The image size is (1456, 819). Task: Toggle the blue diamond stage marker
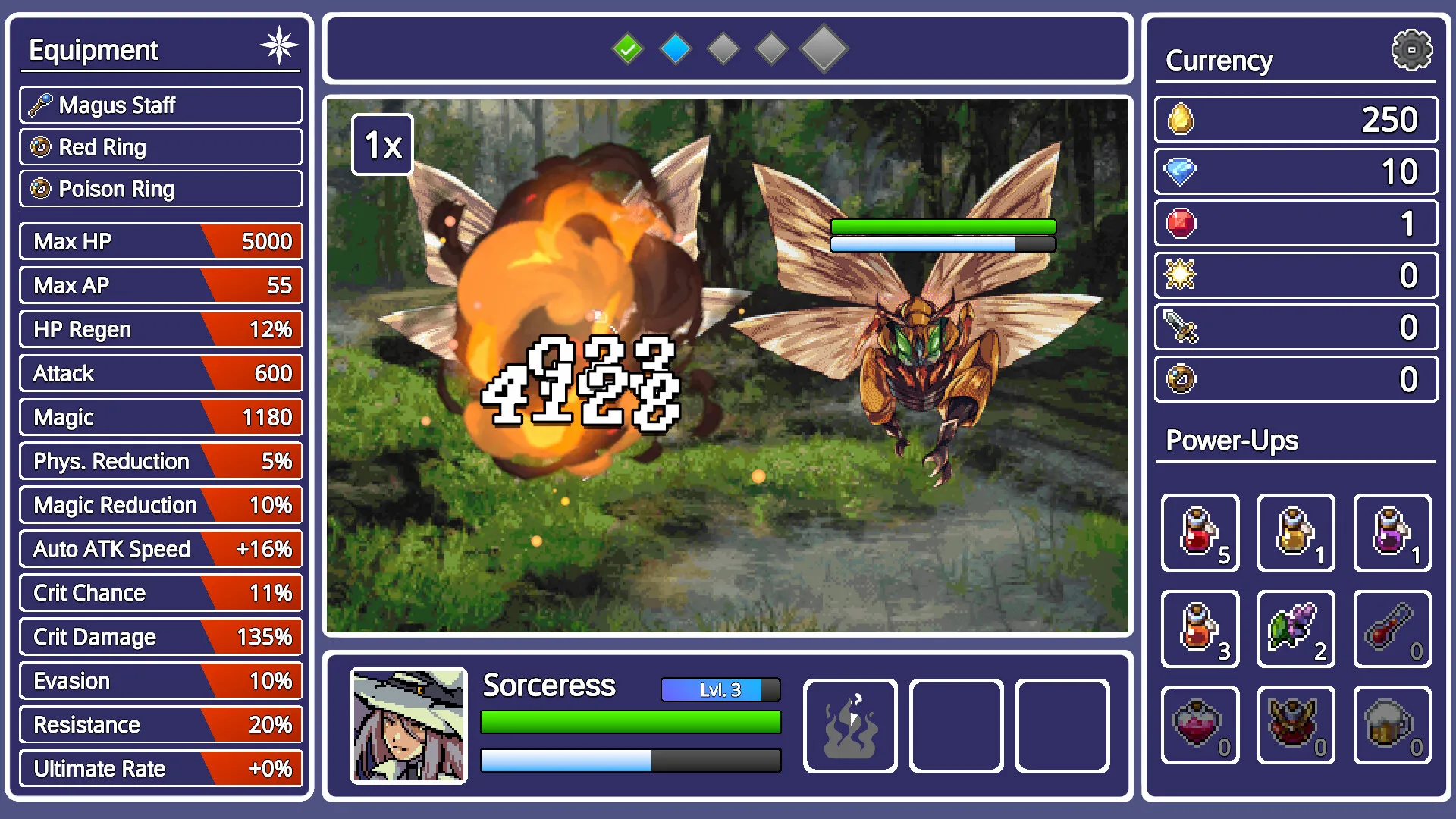pos(676,48)
